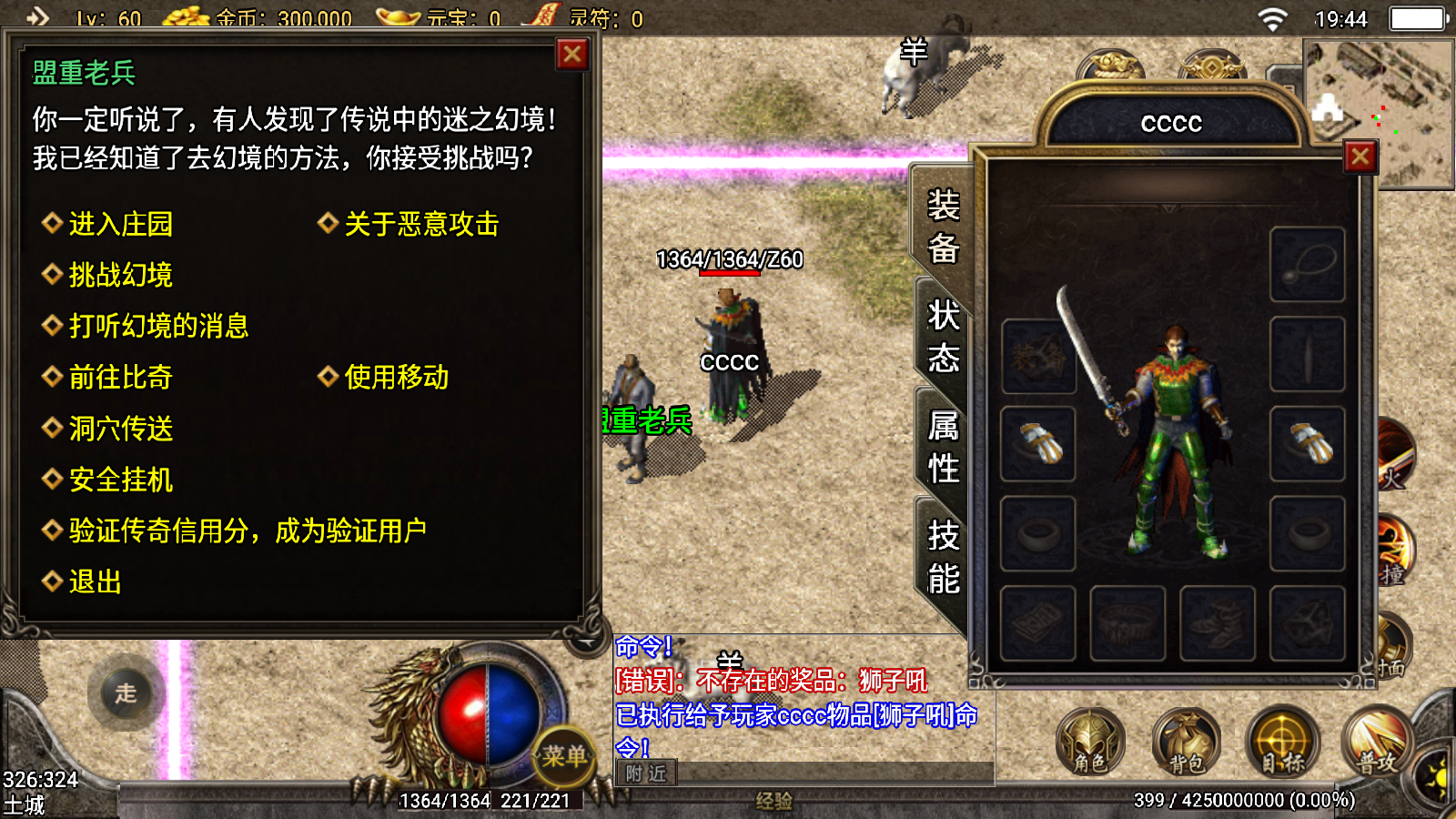Viewport: 1456px width, 819px height.
Task: Choose the 进入庄园 dialogue option
Action: coord(120,224)
